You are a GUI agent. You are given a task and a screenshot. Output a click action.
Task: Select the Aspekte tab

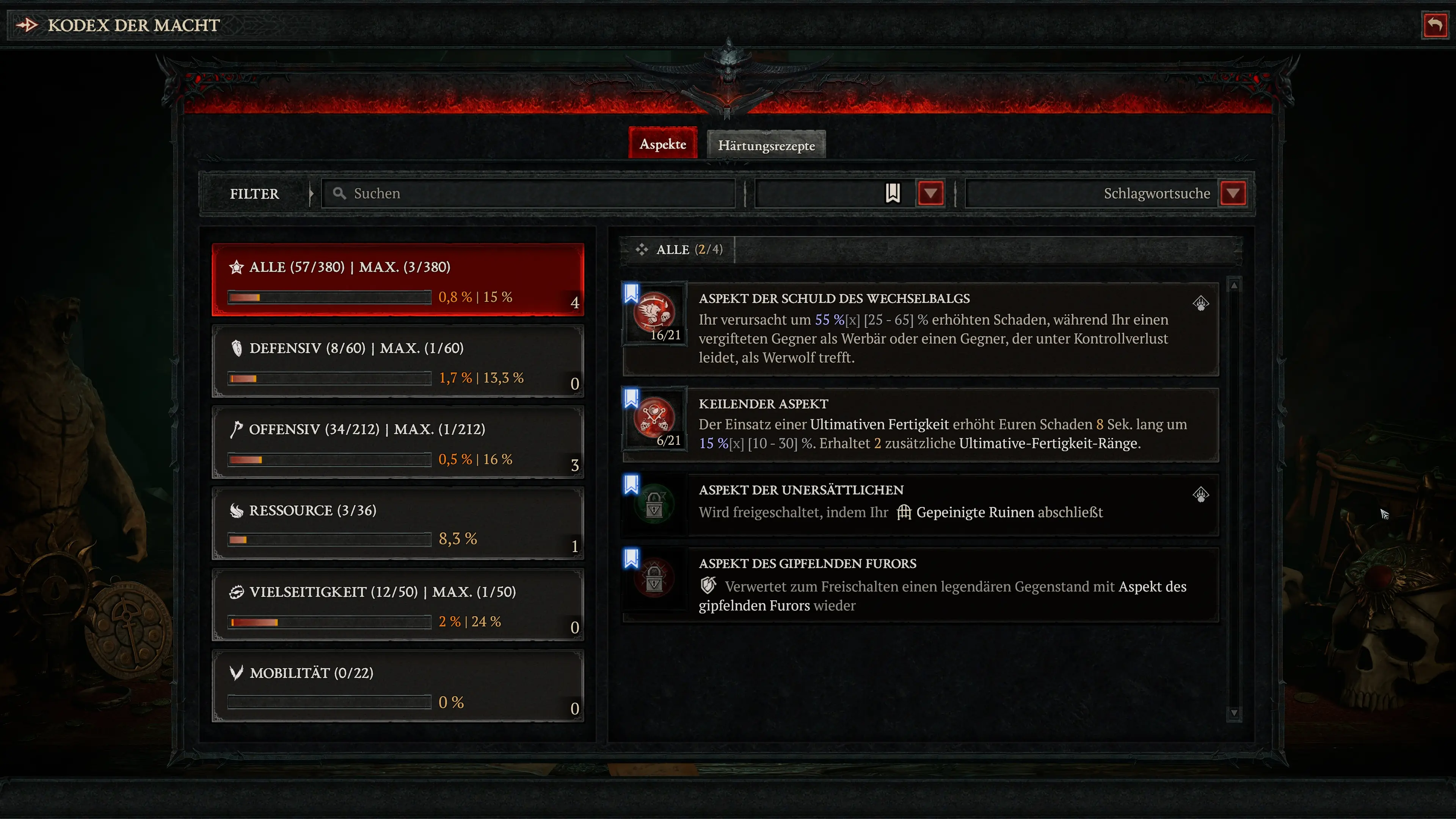(662, 144)
